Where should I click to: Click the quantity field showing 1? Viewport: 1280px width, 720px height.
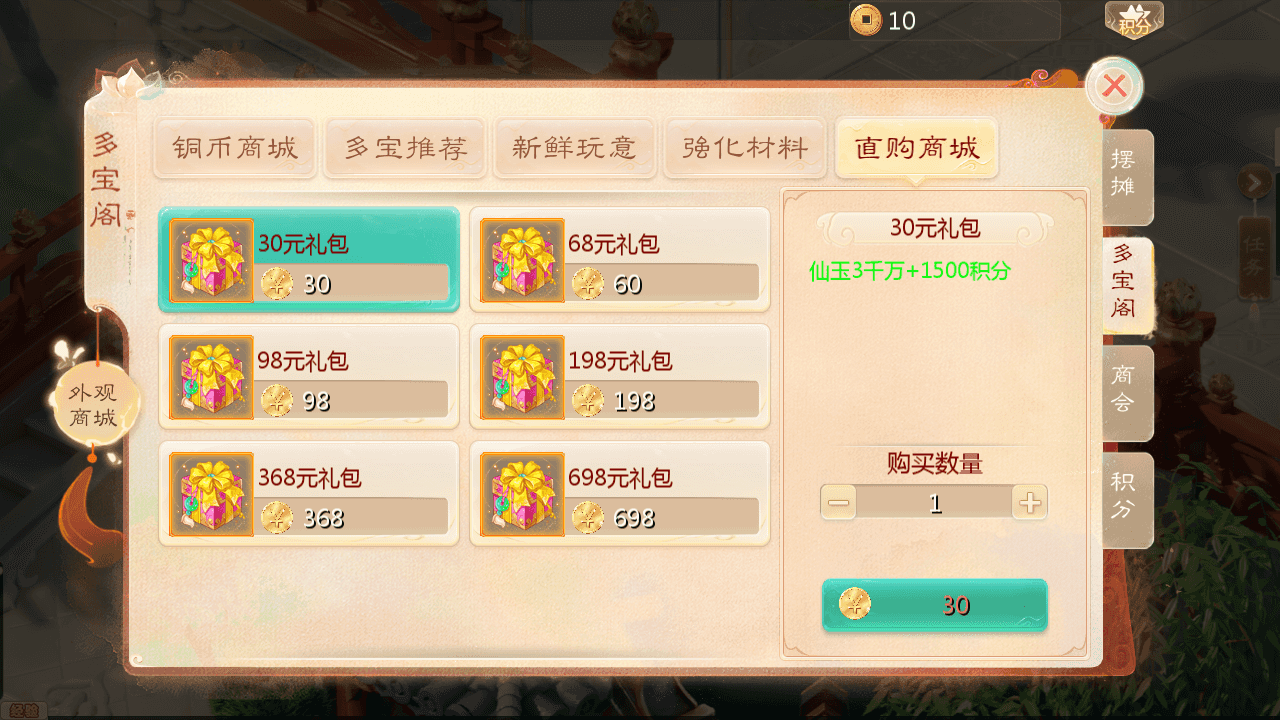[x=935, y=502]
